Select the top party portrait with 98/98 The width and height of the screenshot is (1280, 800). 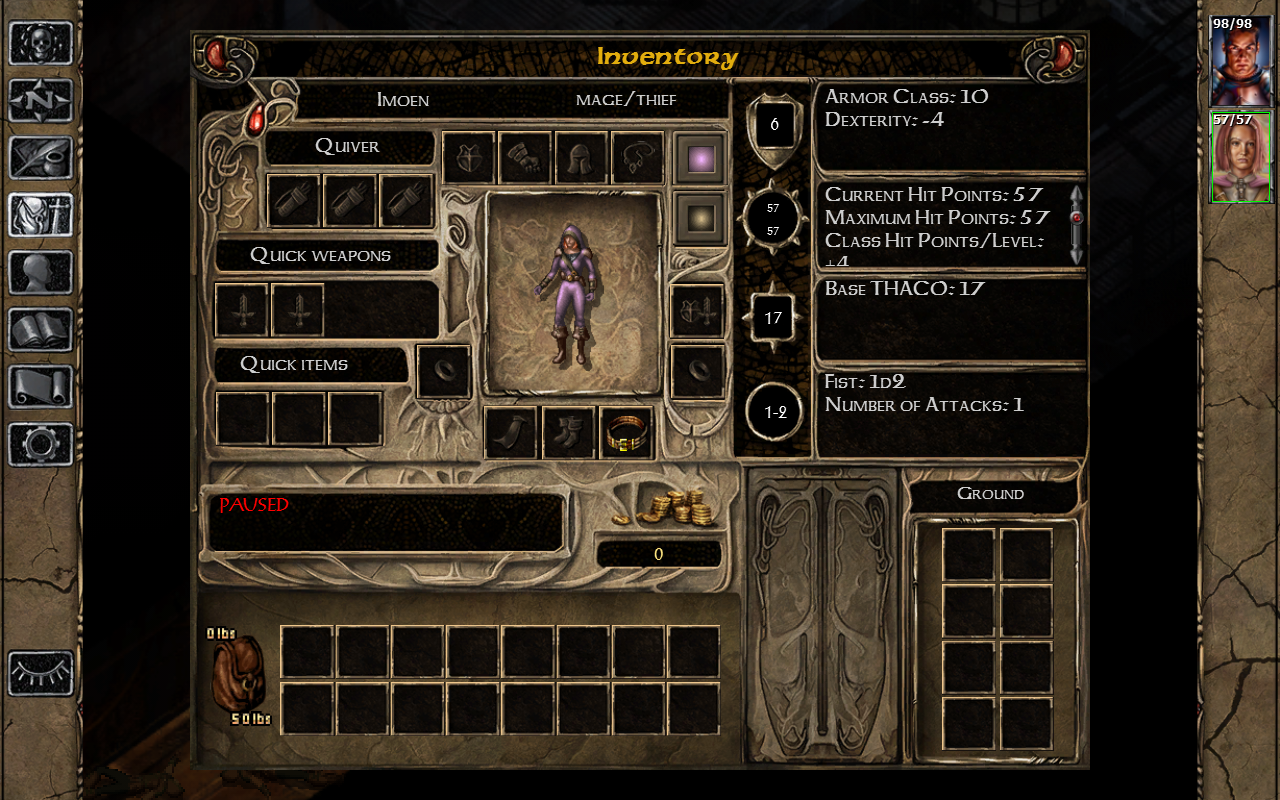click(1240, 62)
